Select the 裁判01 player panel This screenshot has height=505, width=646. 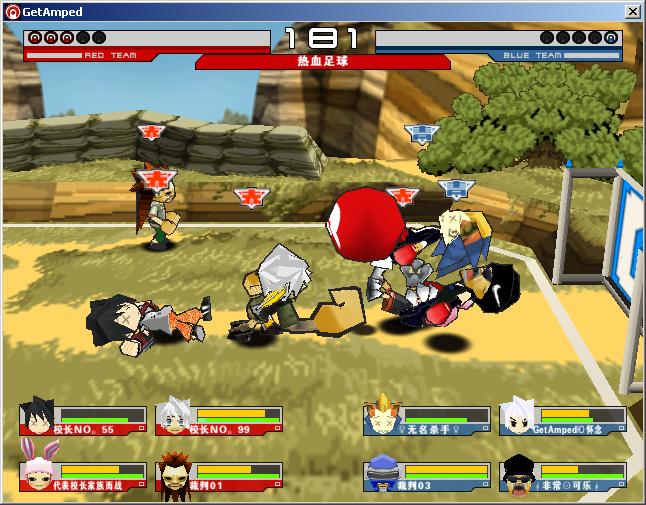[218, 474]
